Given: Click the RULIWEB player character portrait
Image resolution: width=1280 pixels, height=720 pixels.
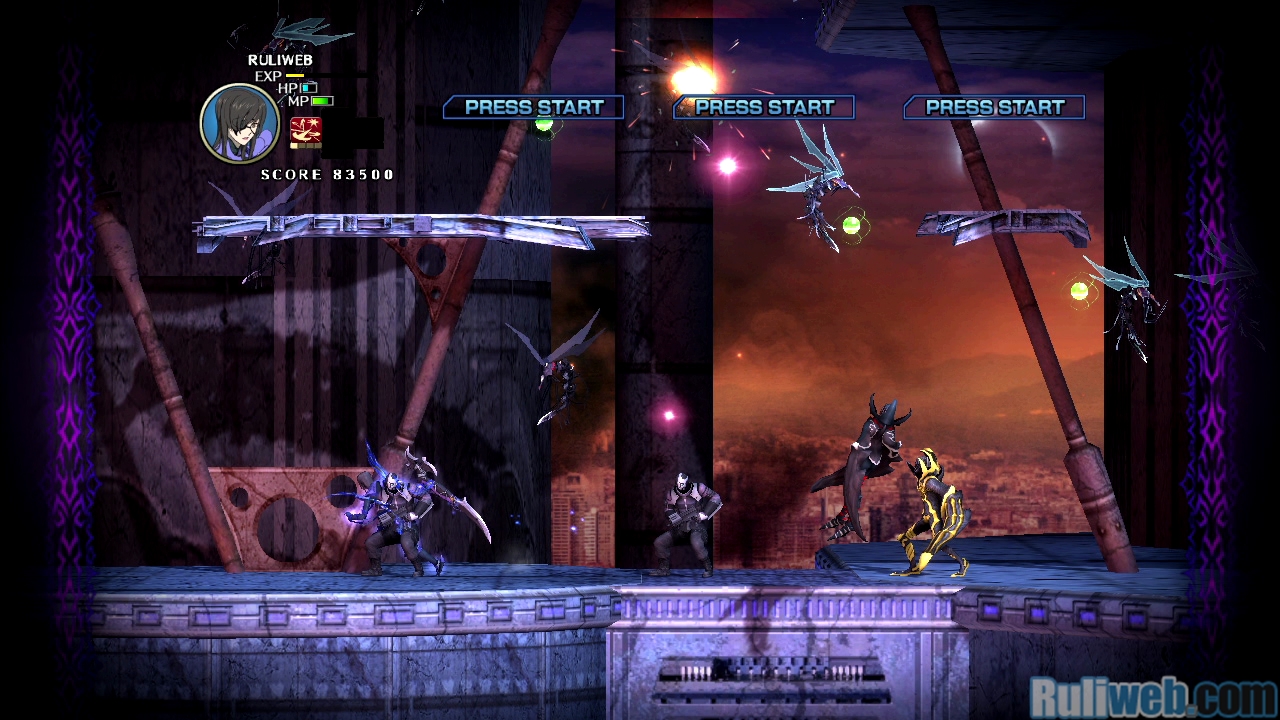Looking at the screenshot, I should pyautogui.click(x=240, y=123).
